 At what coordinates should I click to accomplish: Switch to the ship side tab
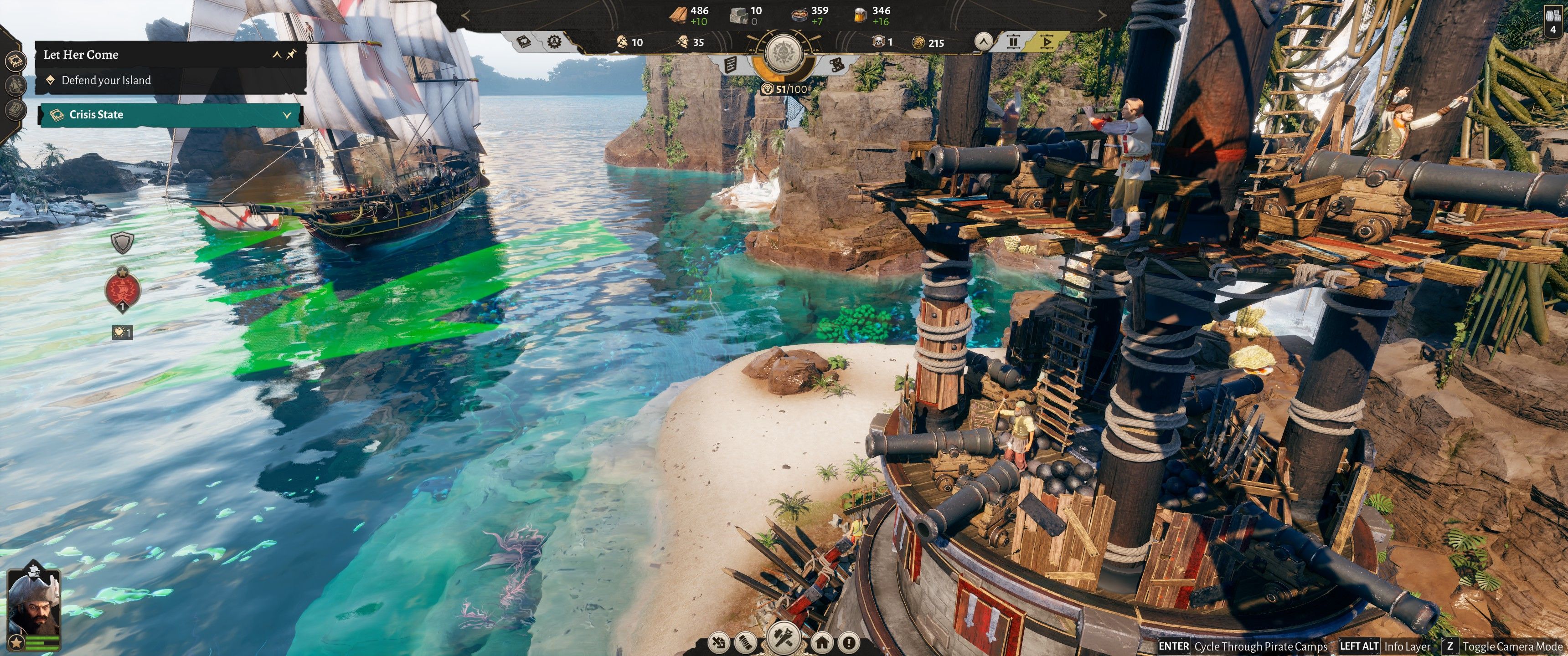pyautogui.click(x=15, y=85)
